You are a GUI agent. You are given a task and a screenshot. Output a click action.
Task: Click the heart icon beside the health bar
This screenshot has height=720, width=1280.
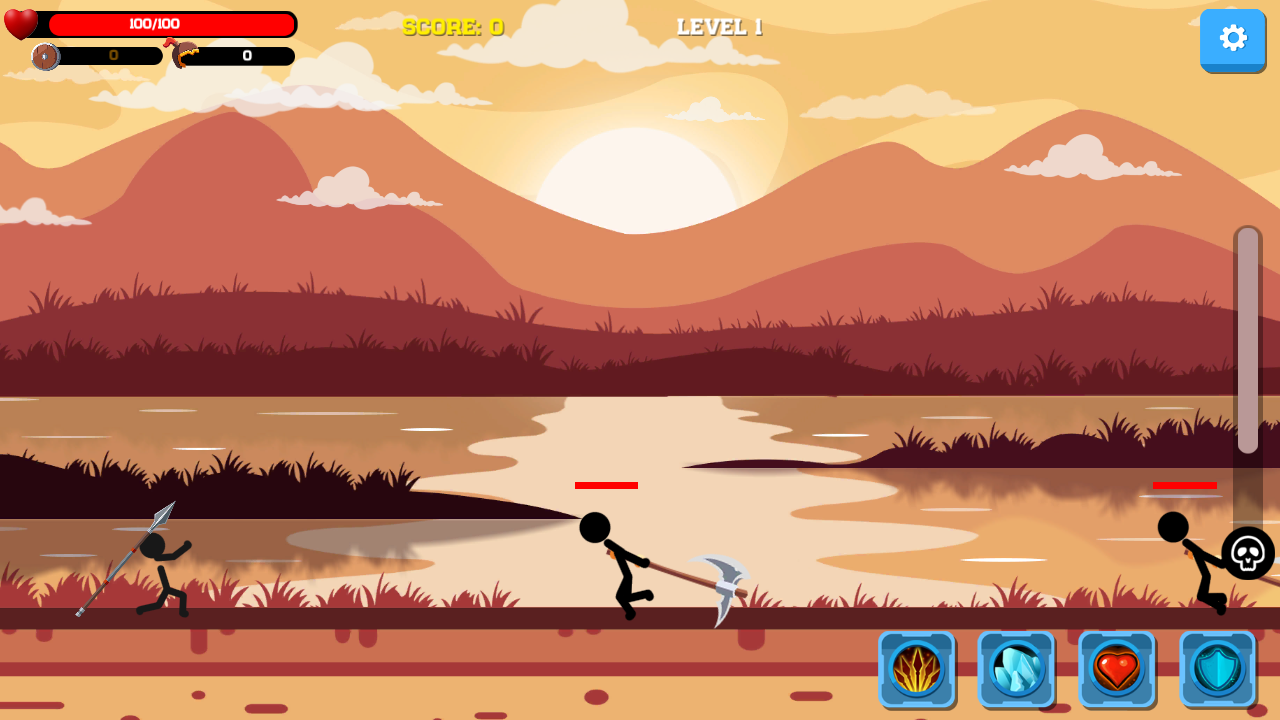click(22, 22)
